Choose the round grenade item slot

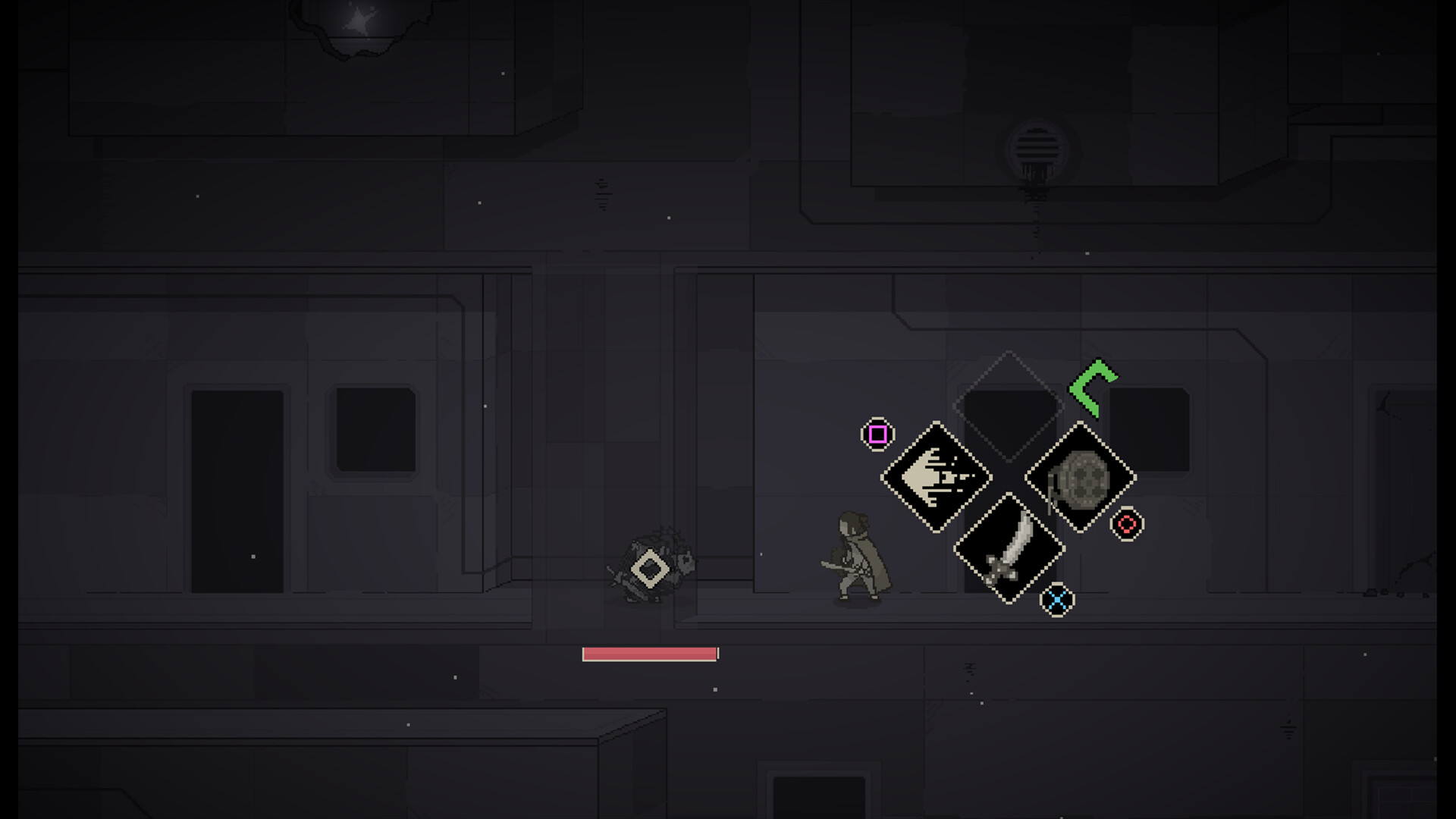tap(1081, 478)
